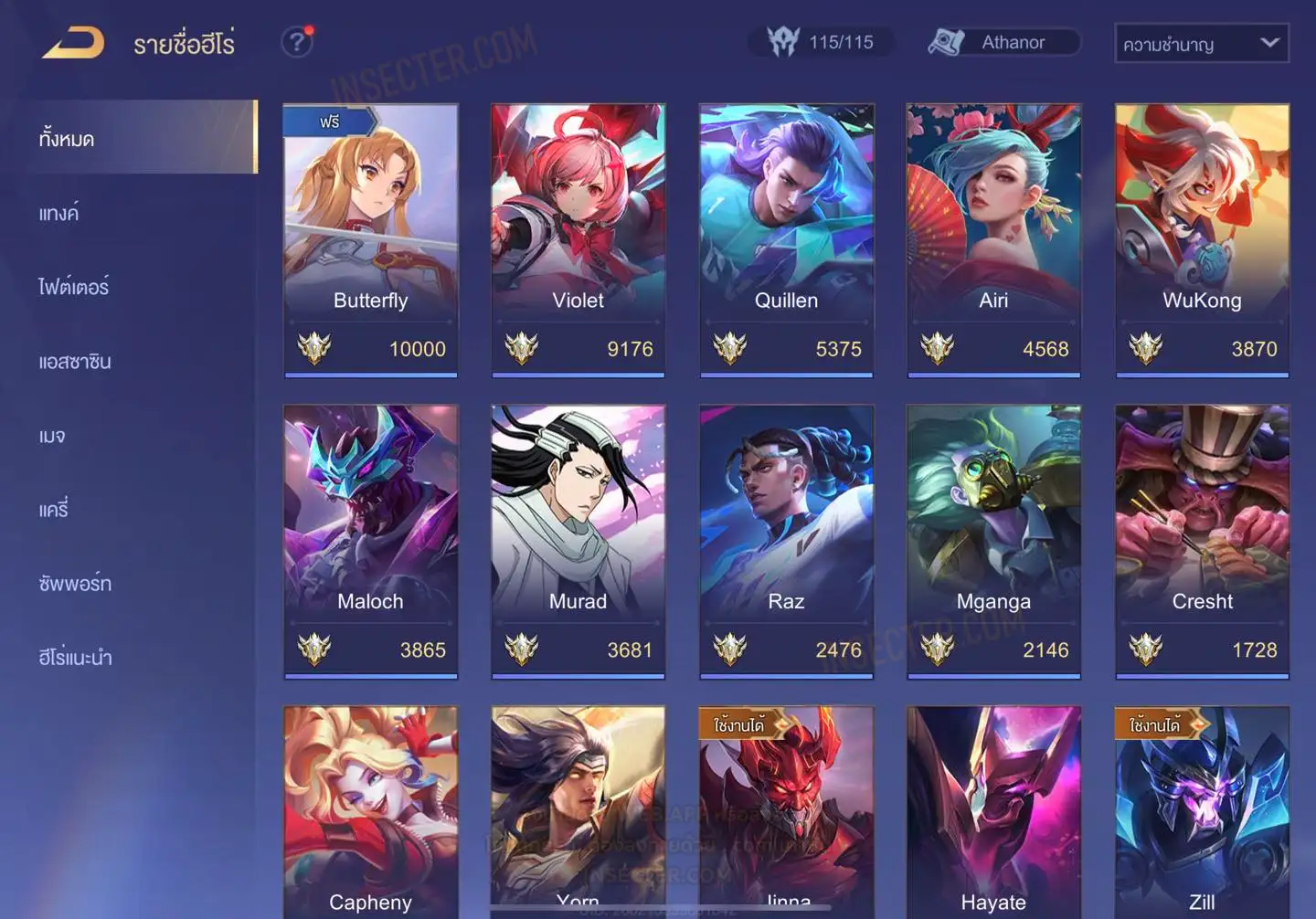Choose the Violet hero card

[578, 239]
